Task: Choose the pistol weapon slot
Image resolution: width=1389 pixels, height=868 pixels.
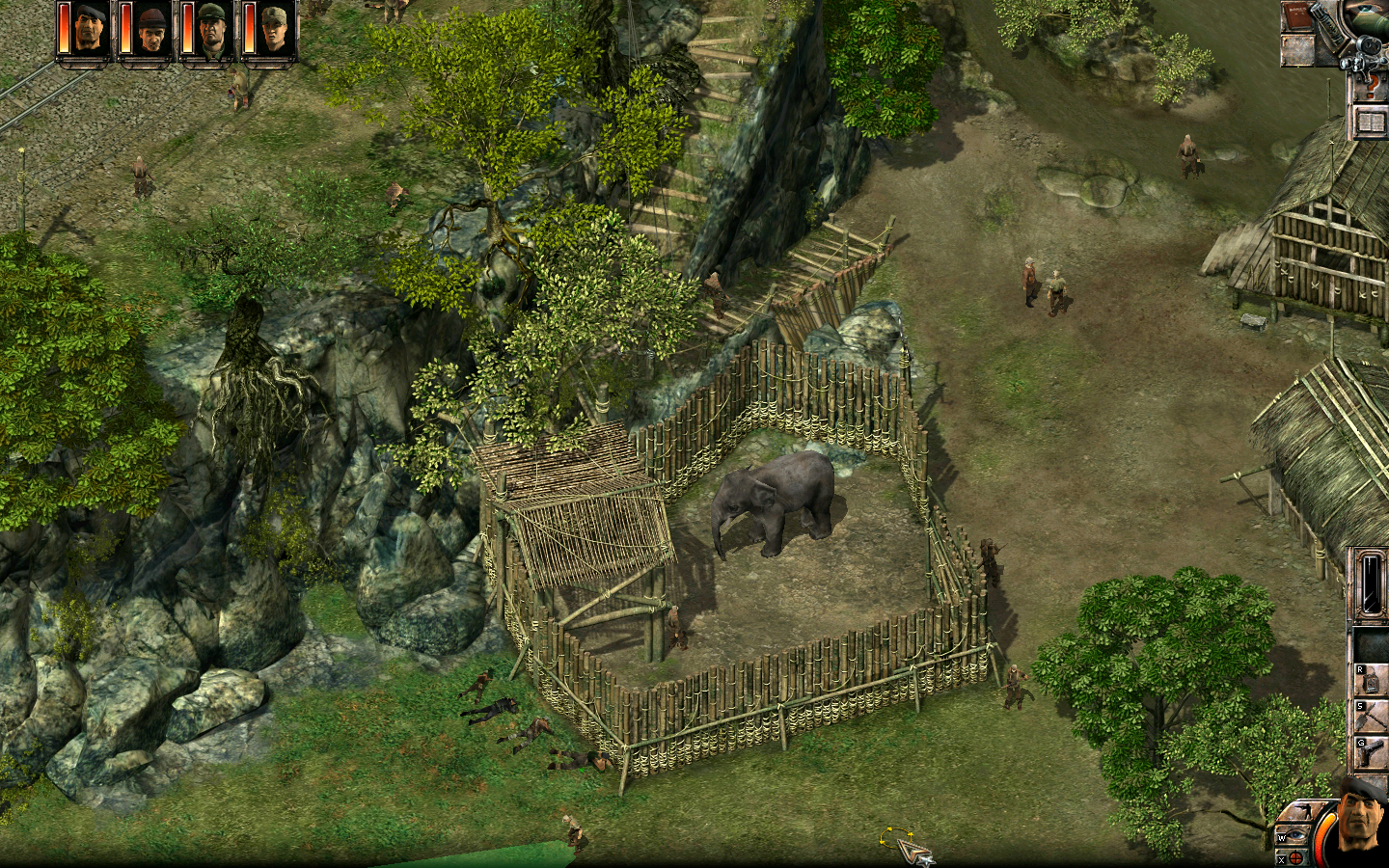Action: [1371, 755]
